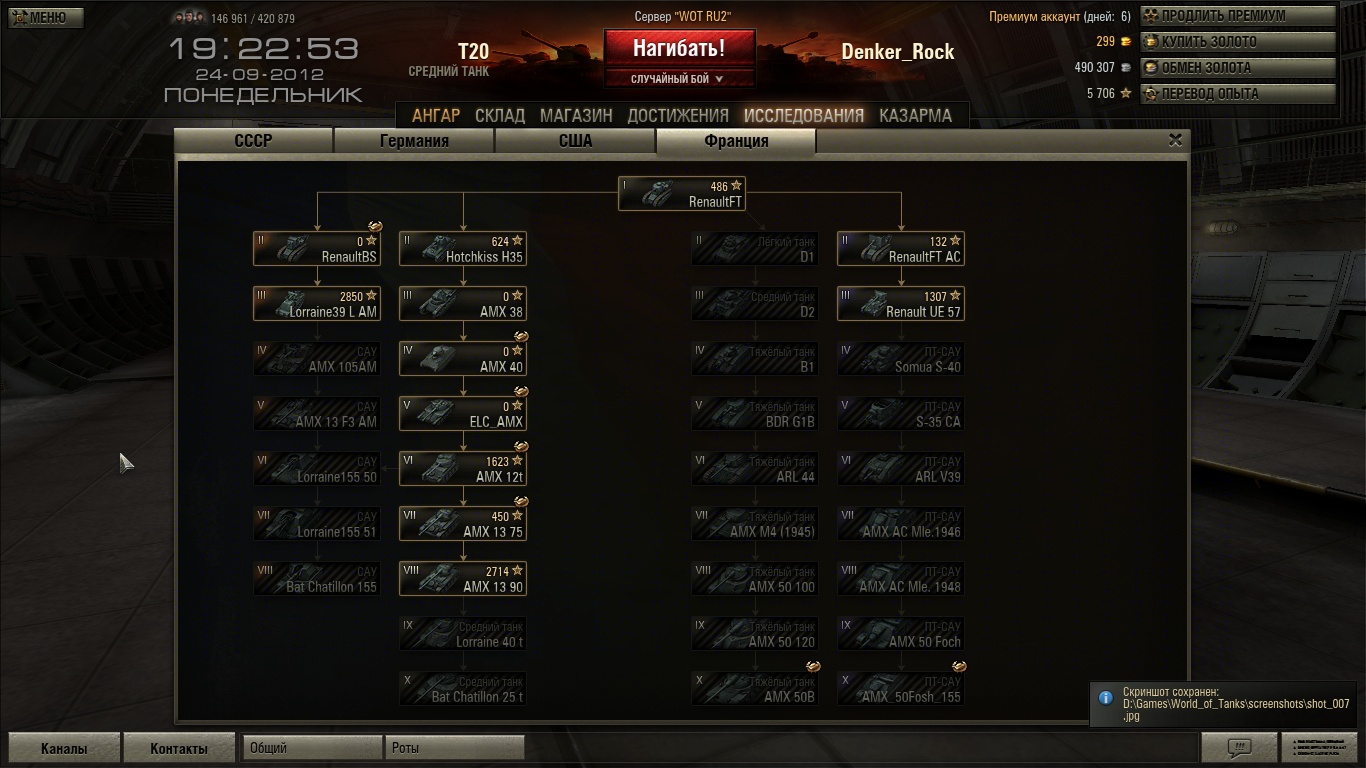Open the СКЛАД section
This screenshot has width=1366, height=768.
click(x=500, y=115)
